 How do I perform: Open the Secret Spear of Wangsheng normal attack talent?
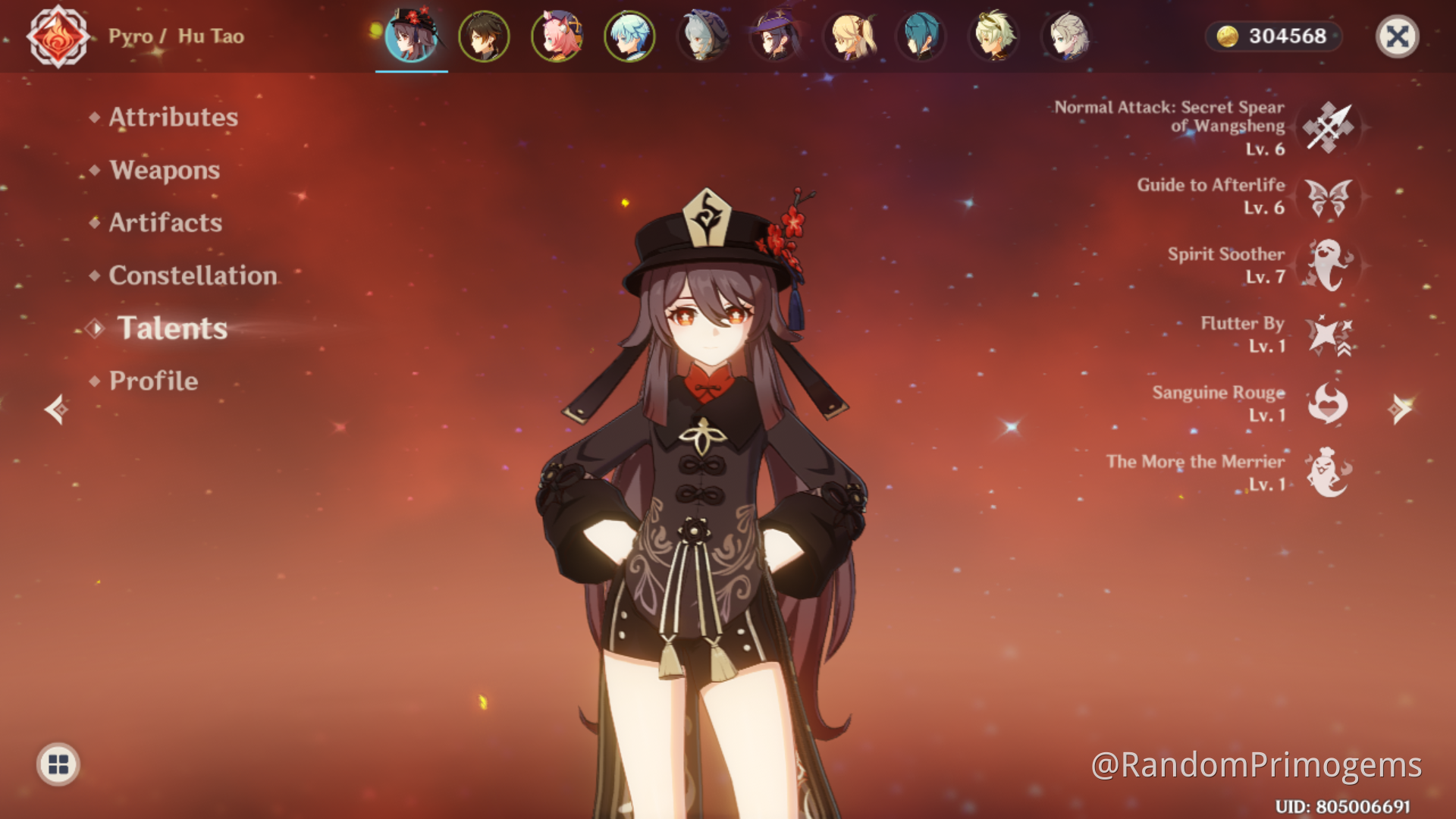click(x=1329, y=127)
